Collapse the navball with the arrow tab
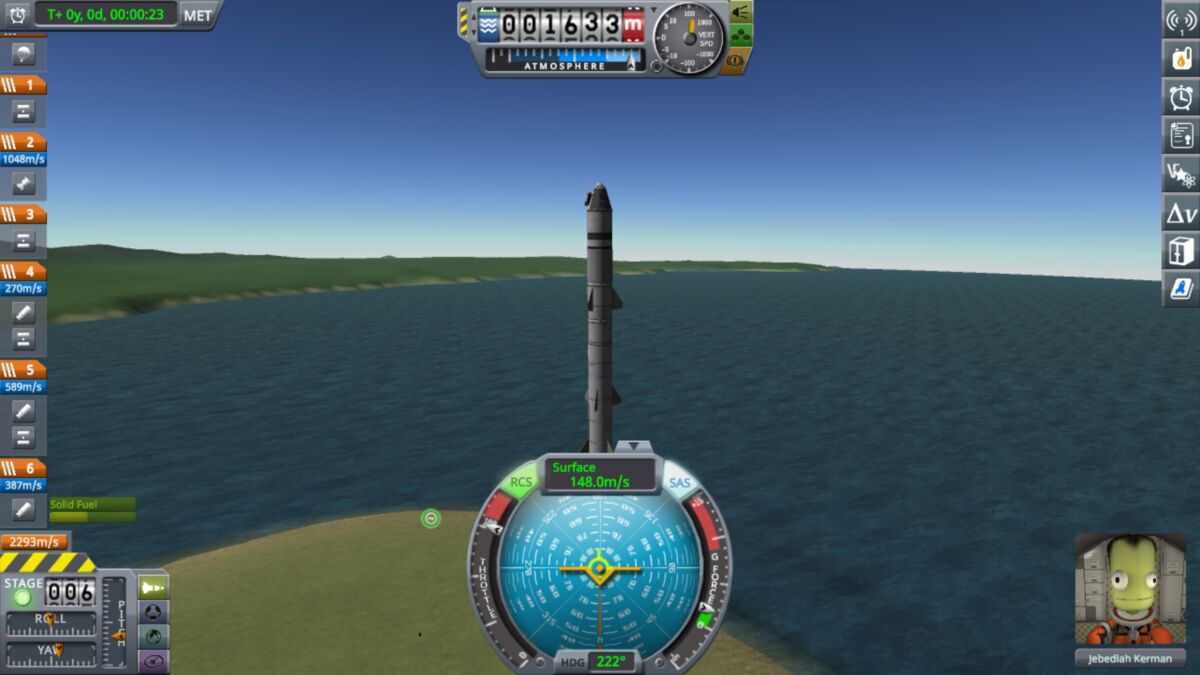The height and width of the screenshot is (675, 1200). [632, 446]
